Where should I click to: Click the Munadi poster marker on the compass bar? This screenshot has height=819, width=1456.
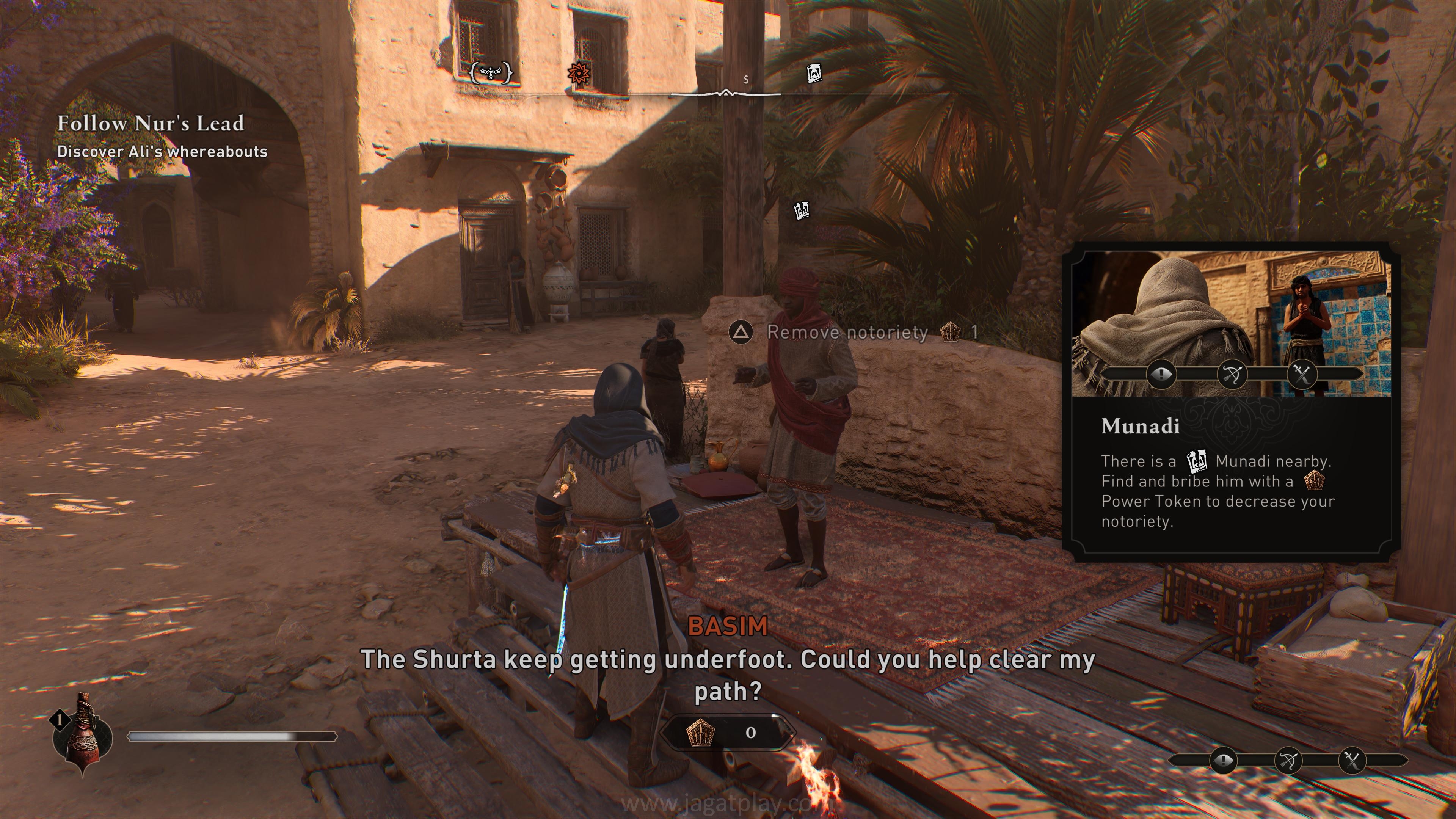[x=813, y=73]
